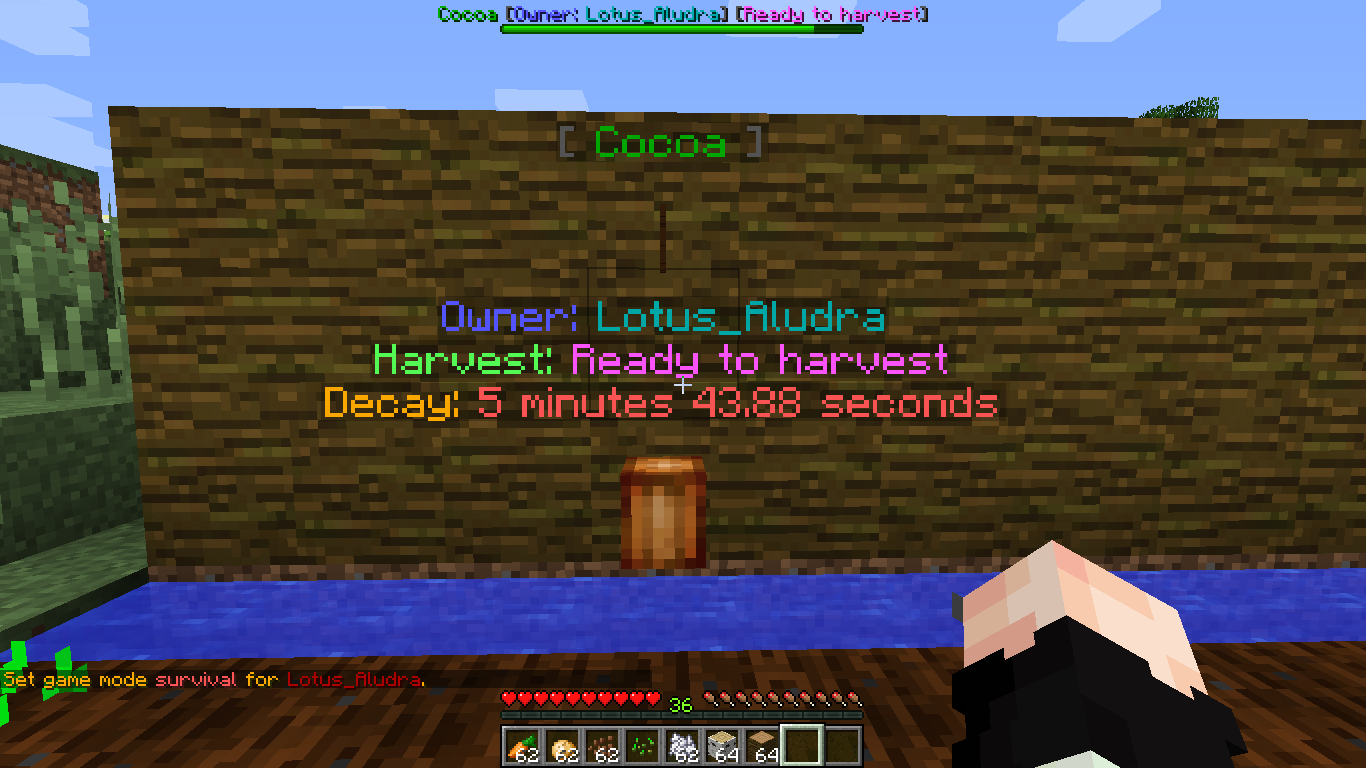This screenshot has width=1366, height=768.
Task: Click the Cocoa boss bar at the top
Action: [683, 13]
